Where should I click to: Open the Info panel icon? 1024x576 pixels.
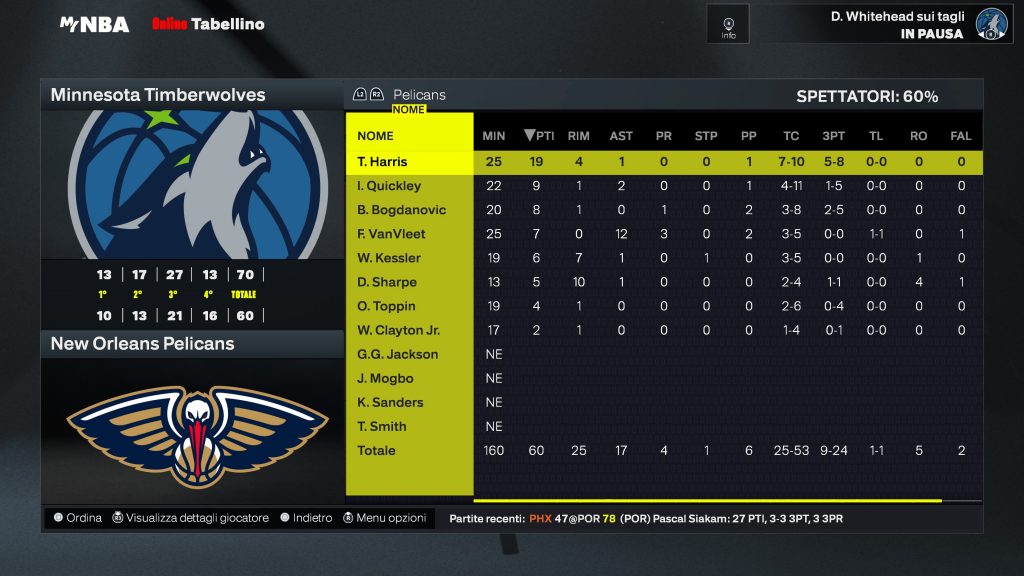pos(728,25)
